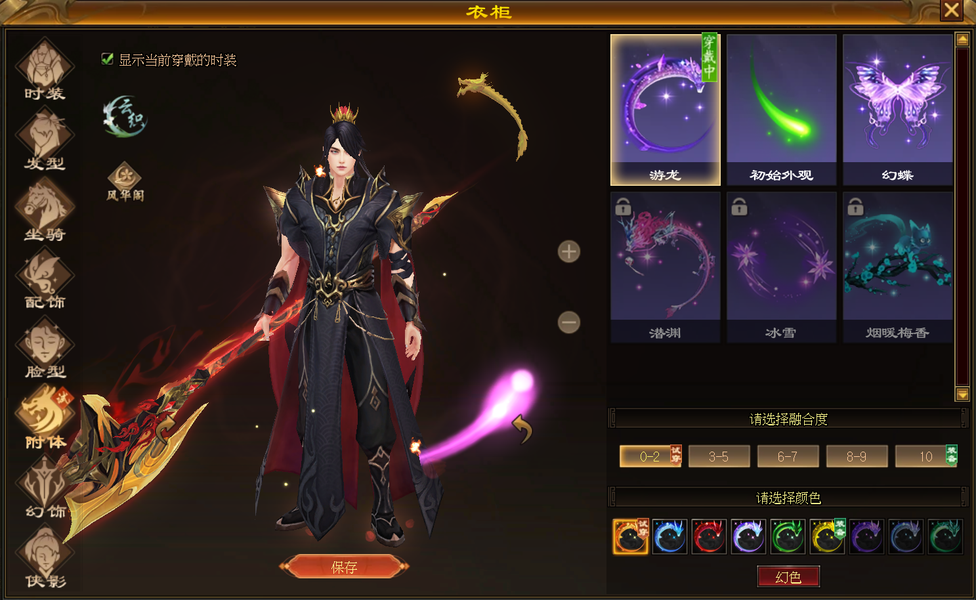
Task: Select the 坐骑 mount tab
Action: tap(44, 208)
